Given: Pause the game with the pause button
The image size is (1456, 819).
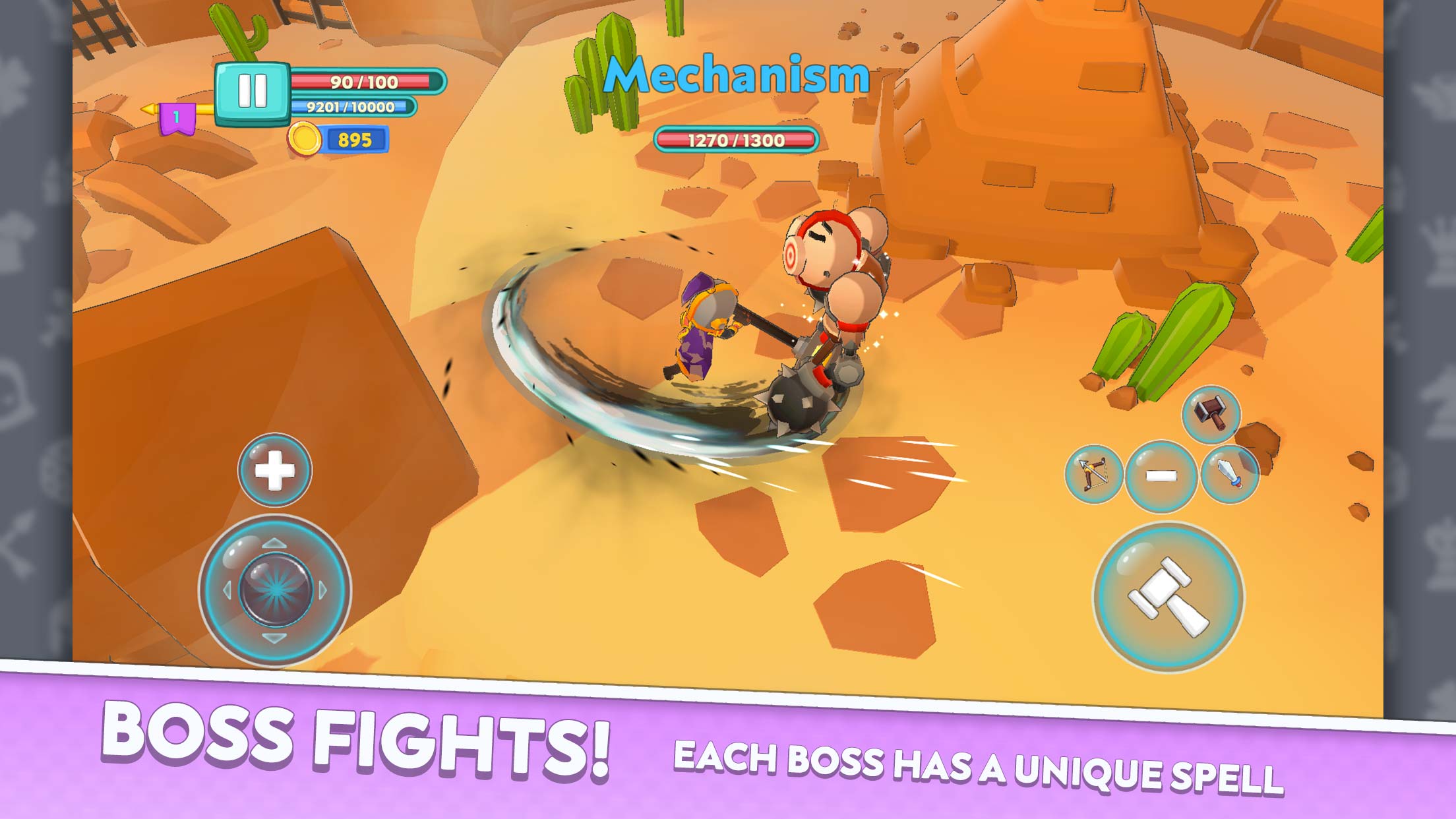Looking at the screenshot, I should [x=252, y=92].
